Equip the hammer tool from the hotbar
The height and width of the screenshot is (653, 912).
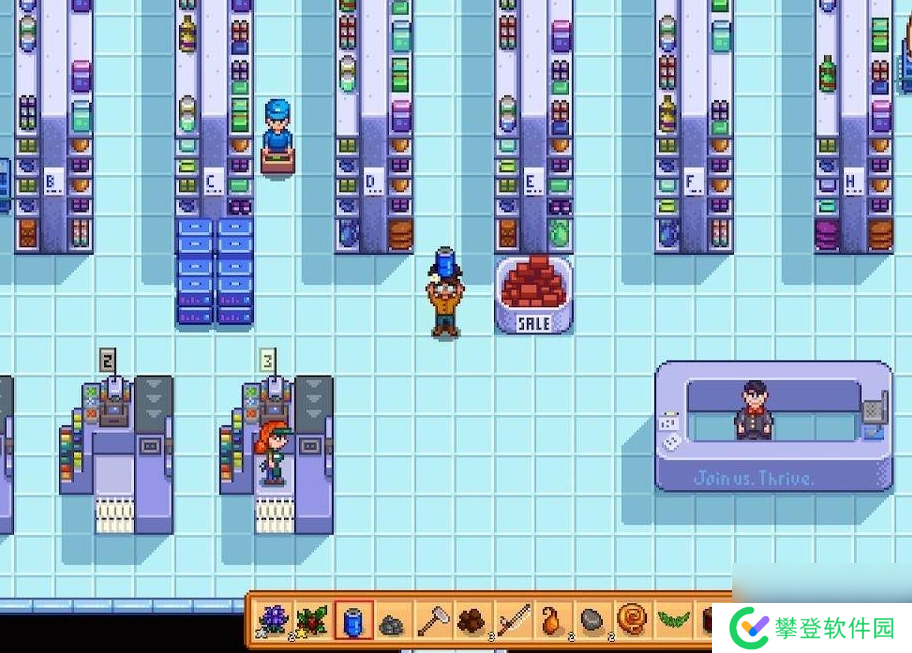point(432,622)
